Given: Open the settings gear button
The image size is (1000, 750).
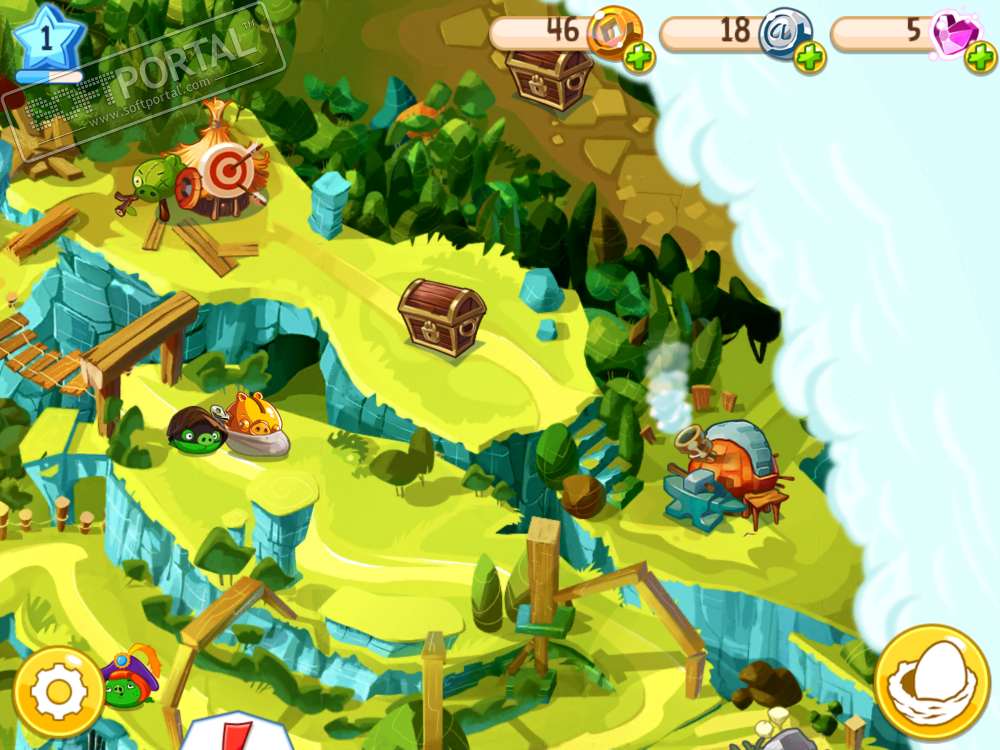Looking at the screenshot, I should point(59,692).
